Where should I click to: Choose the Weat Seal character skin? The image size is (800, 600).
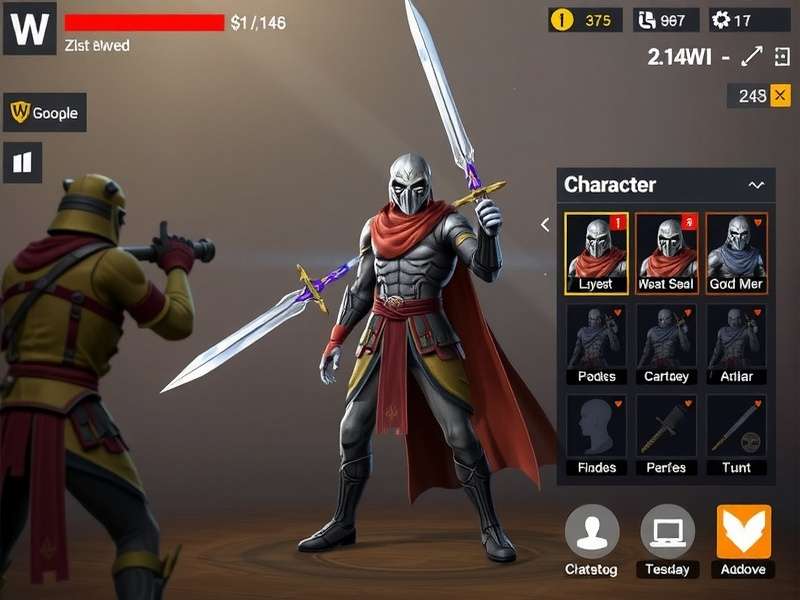[x=666, y=253]
